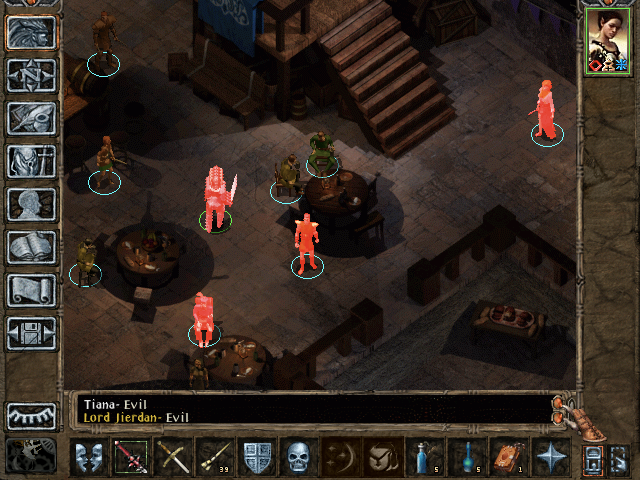This screenshot has height=480, width=640.
Task: Activate the dialogue masks button
Action: [x=89, y=458]
